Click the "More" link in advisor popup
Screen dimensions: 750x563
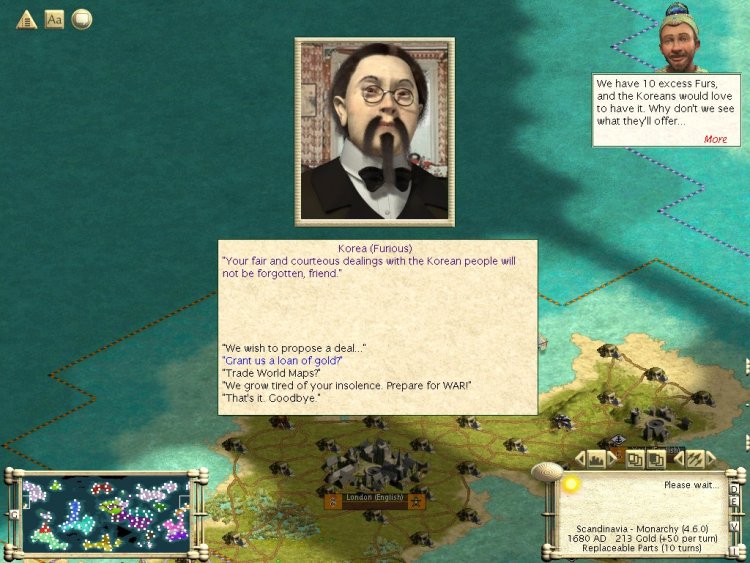point(715,139)
